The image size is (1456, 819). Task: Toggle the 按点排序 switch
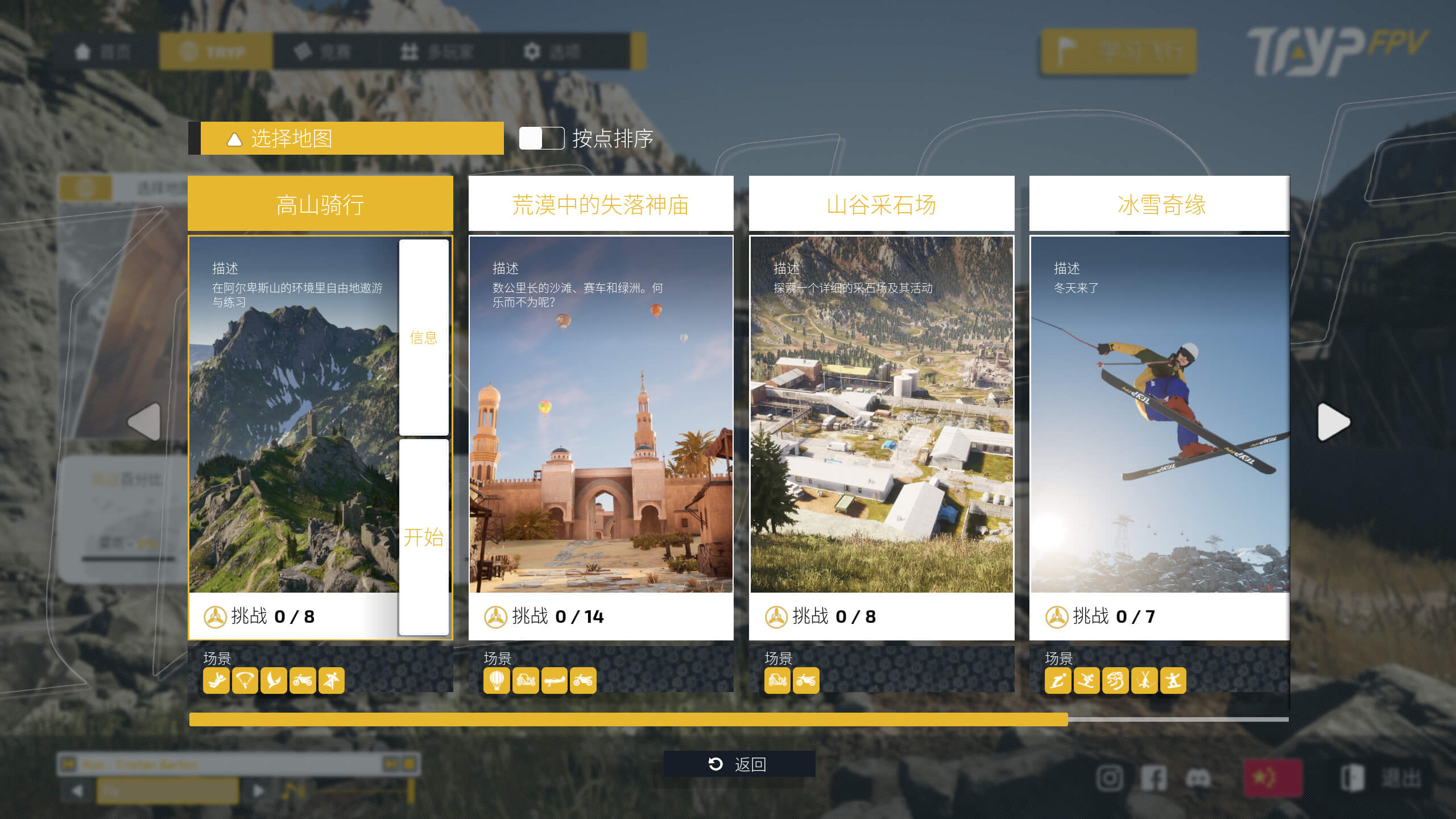click(541, 138)
